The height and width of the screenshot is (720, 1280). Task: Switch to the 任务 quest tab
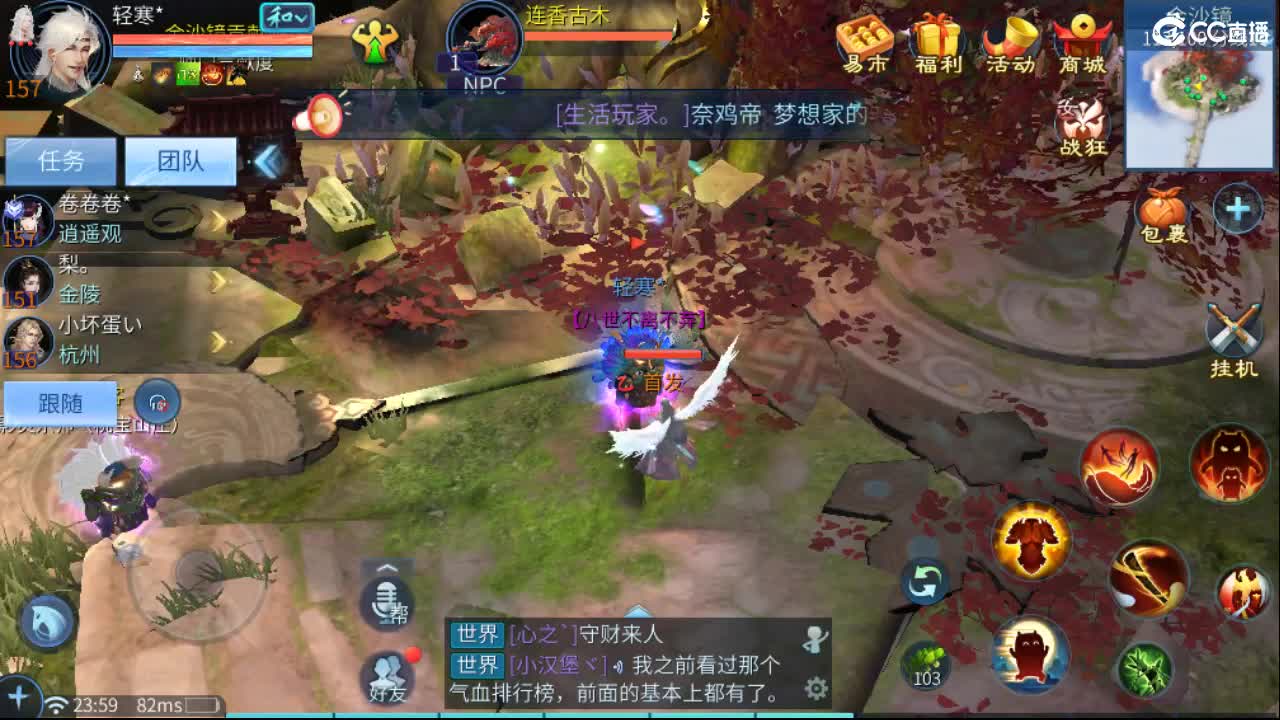61,161
